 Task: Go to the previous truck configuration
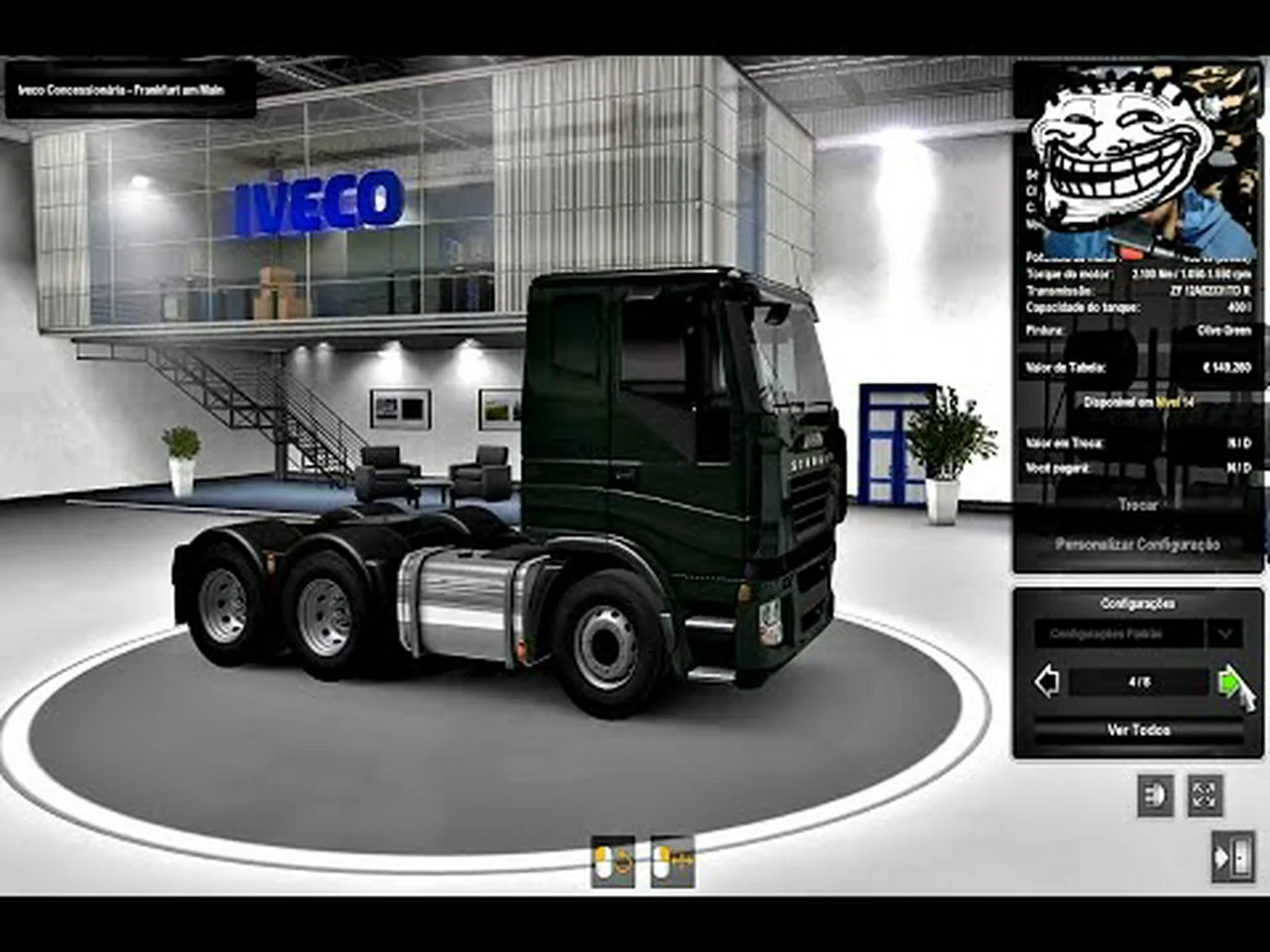1047,682
